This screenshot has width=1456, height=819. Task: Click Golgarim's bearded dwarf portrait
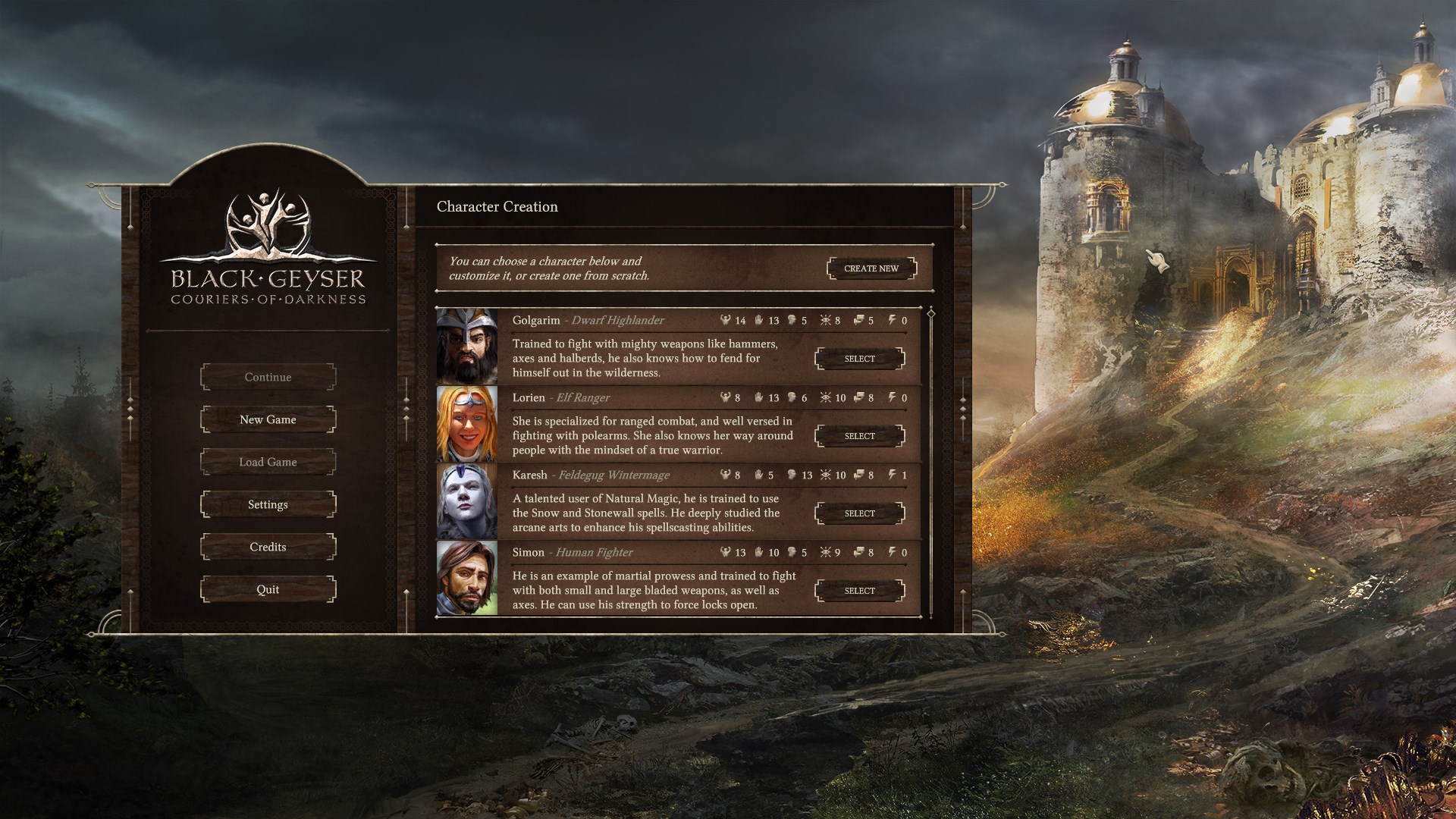click(x=467, y=346)
